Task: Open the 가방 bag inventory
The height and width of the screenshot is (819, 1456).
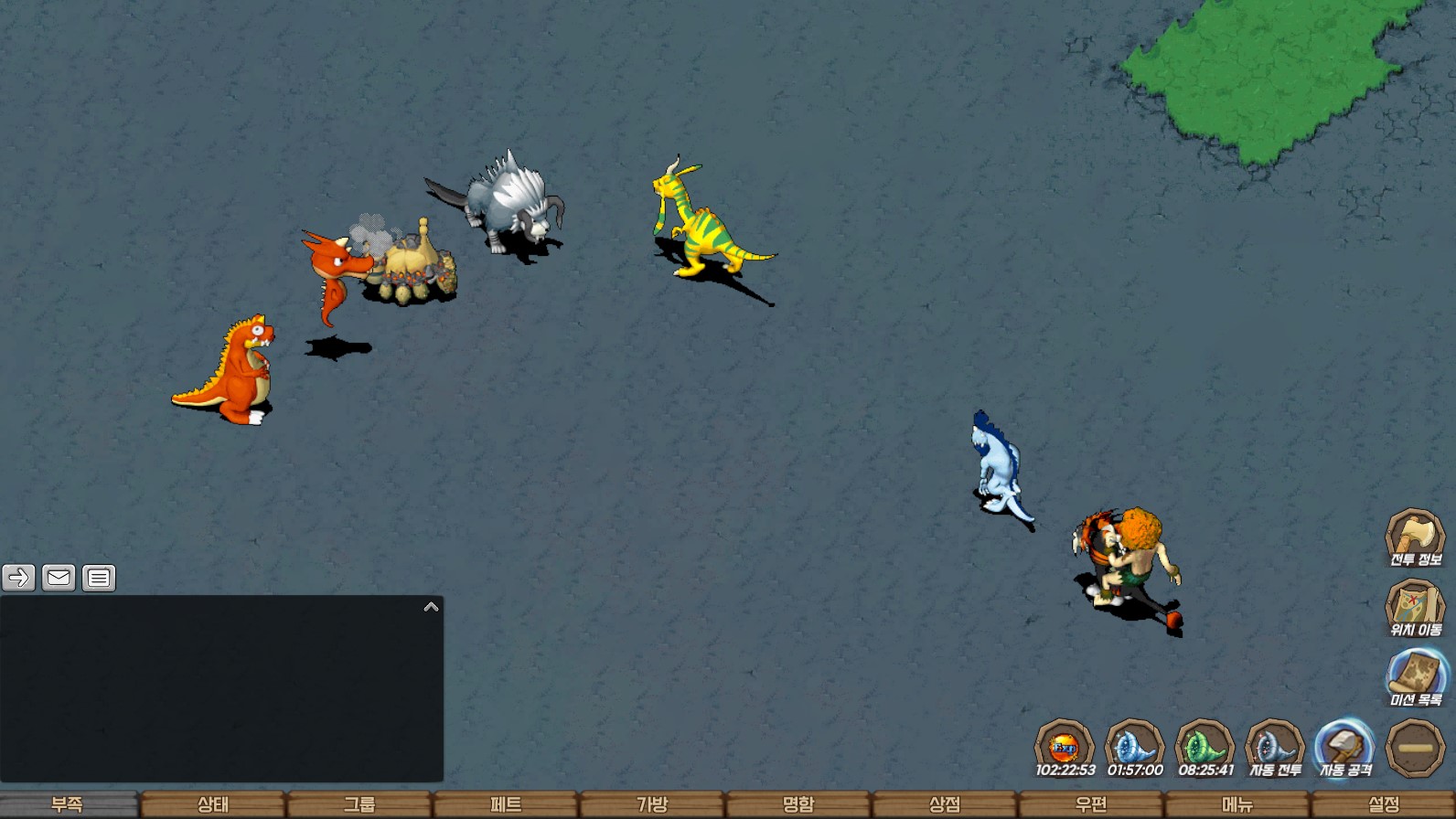Action: (x=652, y=804)
